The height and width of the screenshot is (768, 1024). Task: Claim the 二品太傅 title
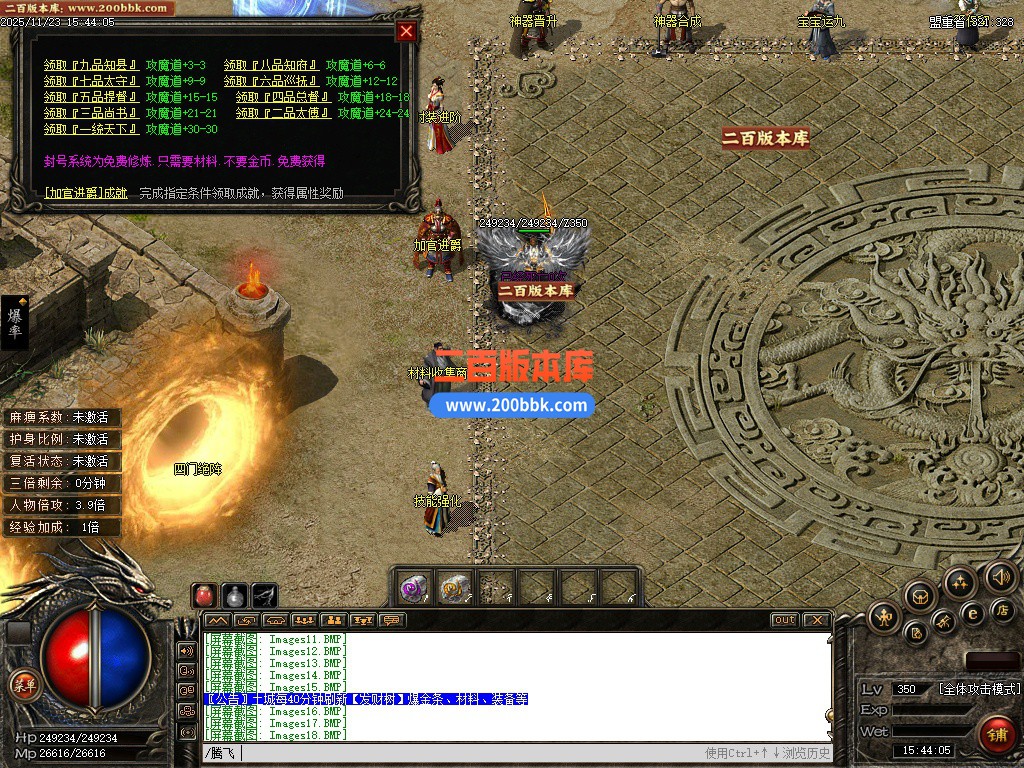coord(283,113)
